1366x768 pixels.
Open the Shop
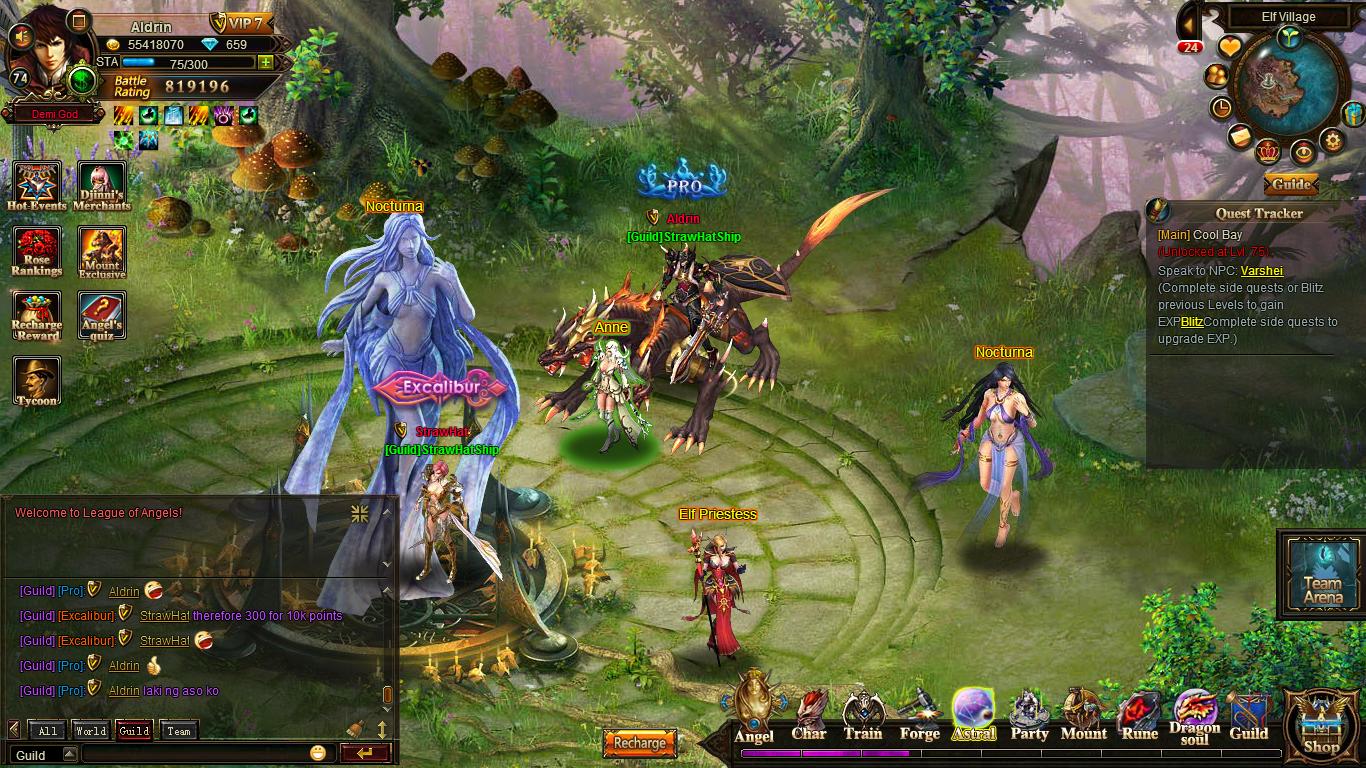[1321, 724]
